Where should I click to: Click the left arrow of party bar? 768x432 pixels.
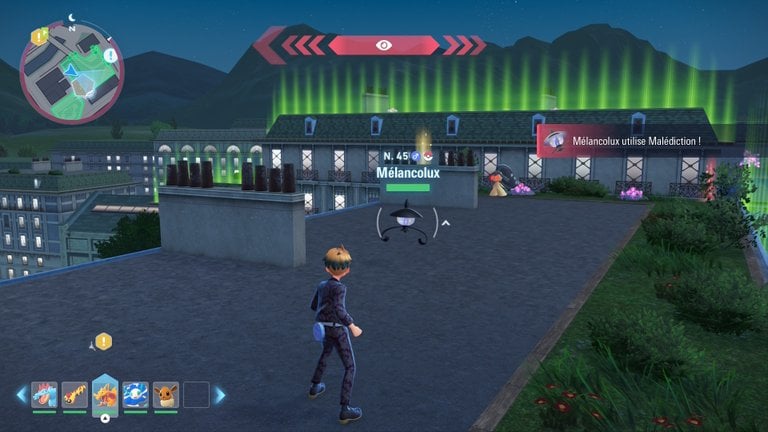pos(21,395)
